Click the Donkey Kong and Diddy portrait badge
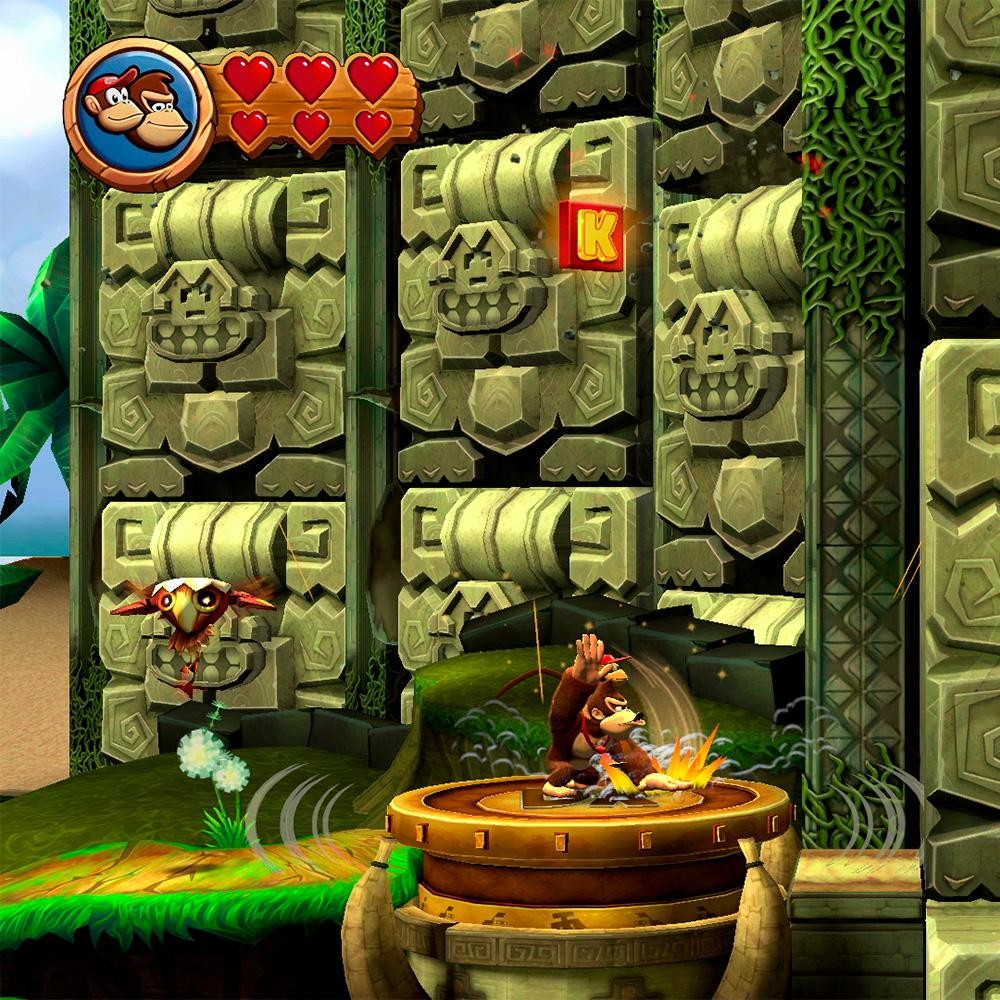This screenshot has height=1000, width=1000. click(x=140, y=113)
